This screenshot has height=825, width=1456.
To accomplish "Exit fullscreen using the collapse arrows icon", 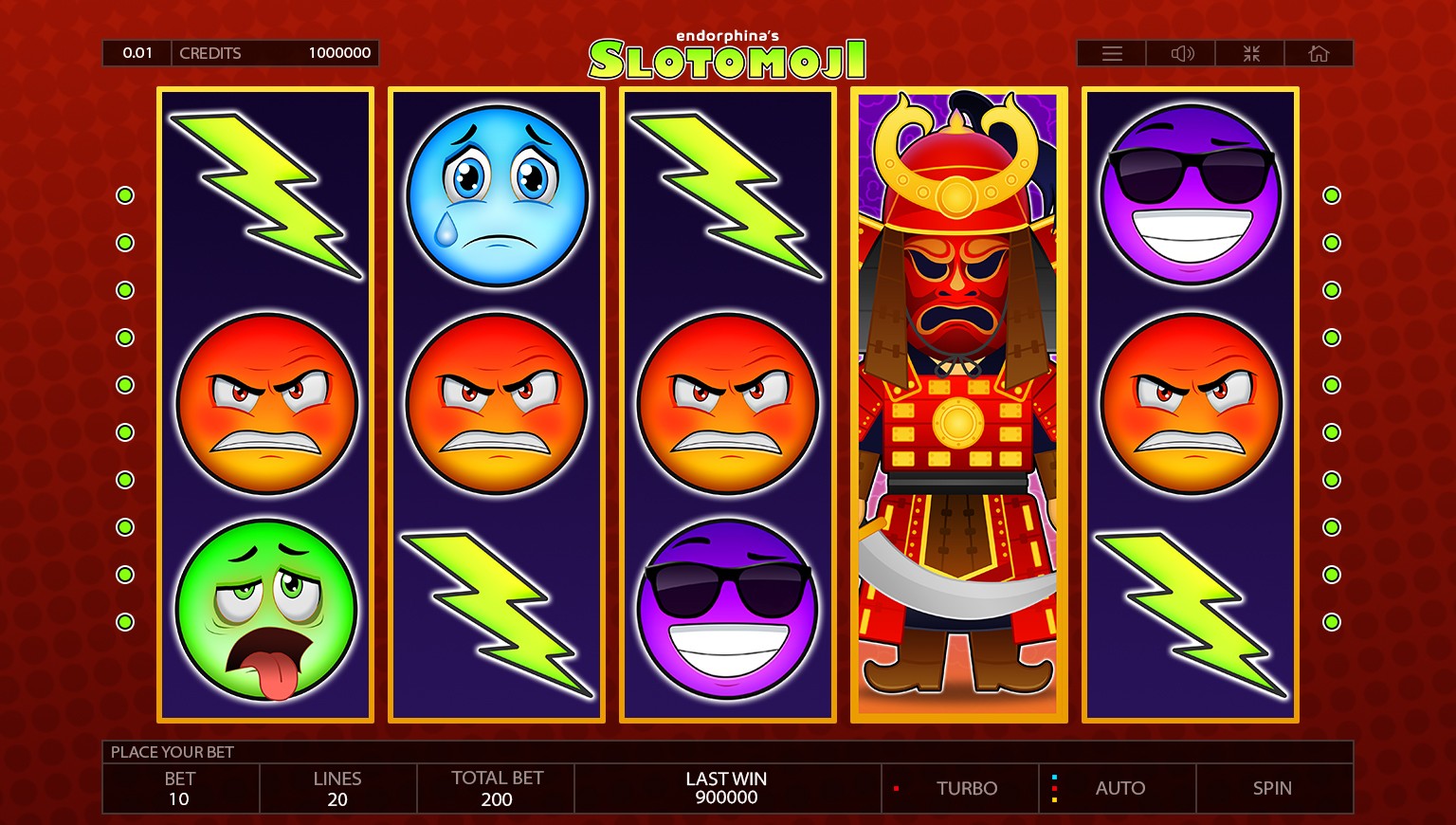I will [x=1249, y=53].
